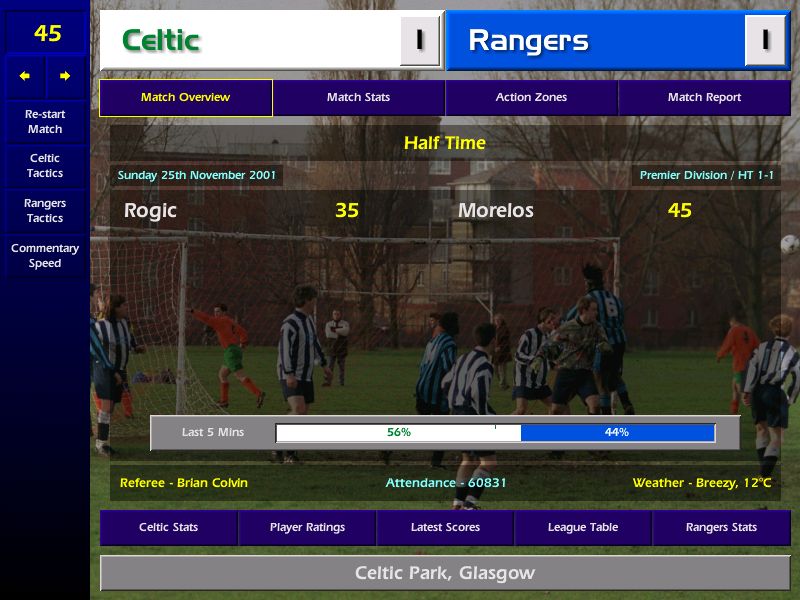Select the Celtic Park, Glasgow stadium bar
This screenshot has width=800, height=600.
click(445, 574)
